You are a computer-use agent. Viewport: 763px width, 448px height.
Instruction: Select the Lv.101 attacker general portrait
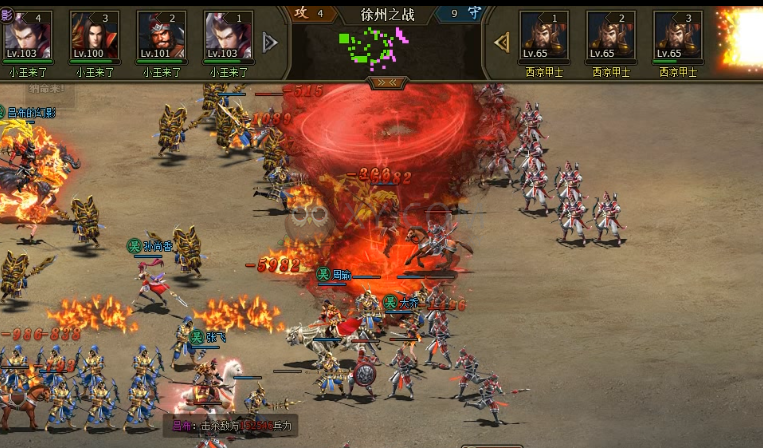tap(162, 37)
